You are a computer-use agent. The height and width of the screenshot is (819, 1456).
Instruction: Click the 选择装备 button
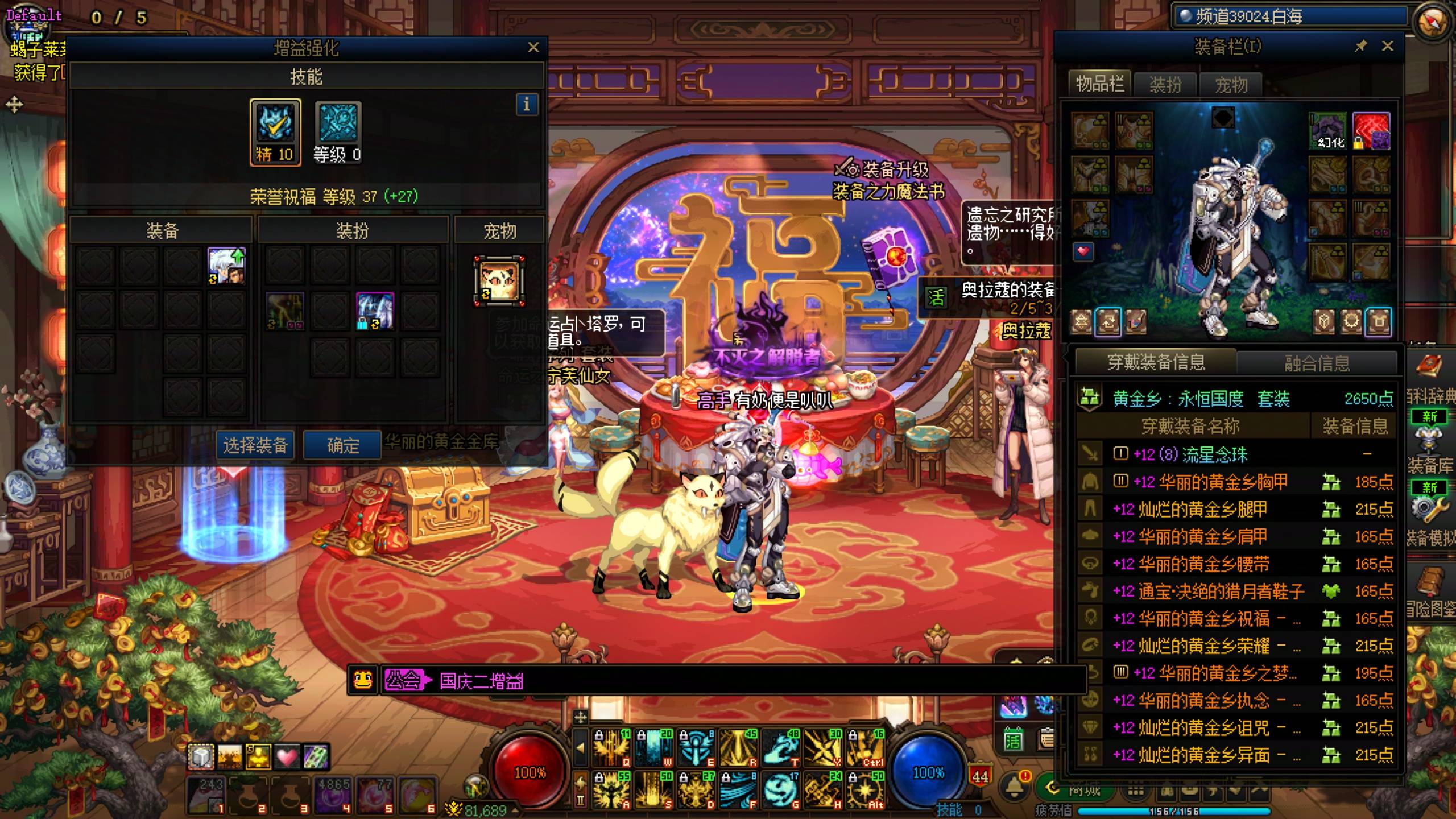[x=255, y=445]
